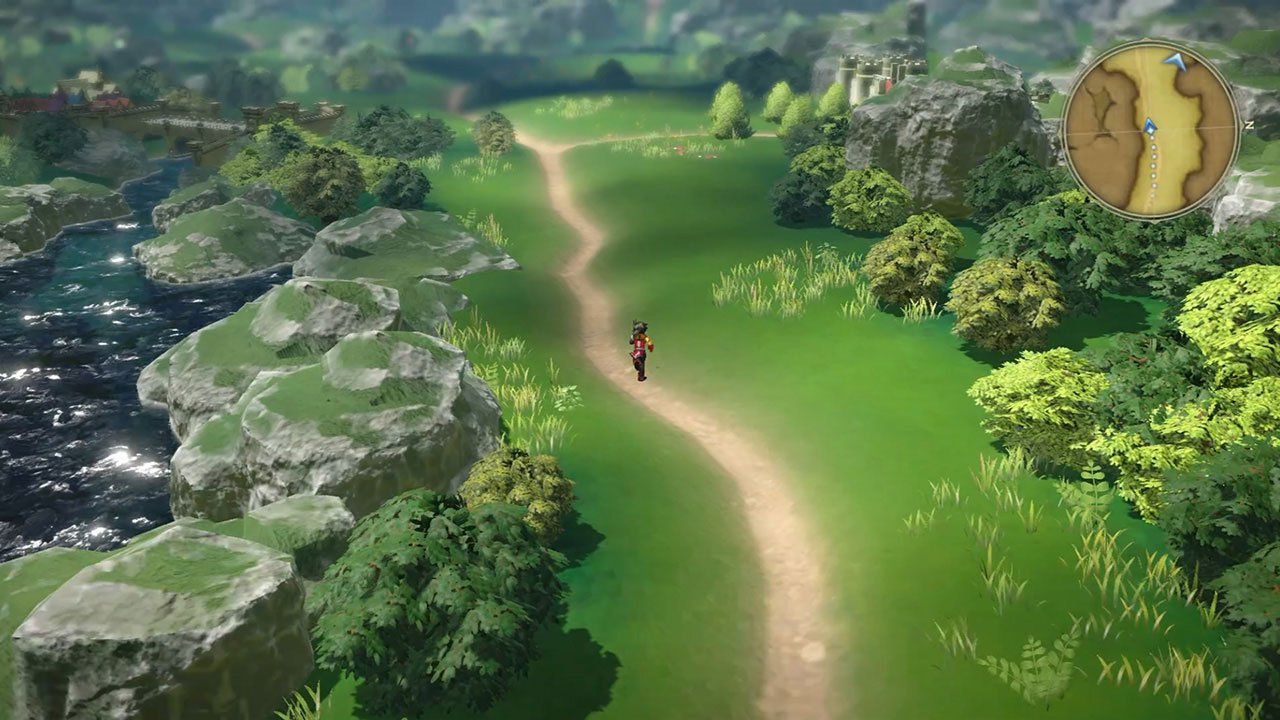The width and height of the screenshot is (1280, 720).
Task: Click the N compass indicator beside the minimap
Action: (x=1250, y=125)
